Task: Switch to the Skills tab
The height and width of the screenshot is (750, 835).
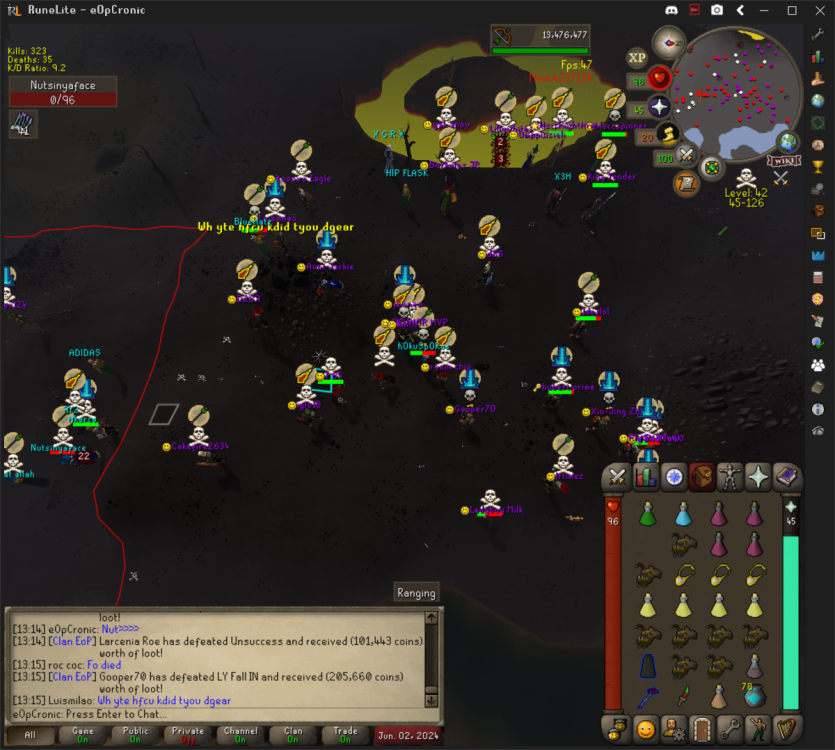Action: point(646,477)
